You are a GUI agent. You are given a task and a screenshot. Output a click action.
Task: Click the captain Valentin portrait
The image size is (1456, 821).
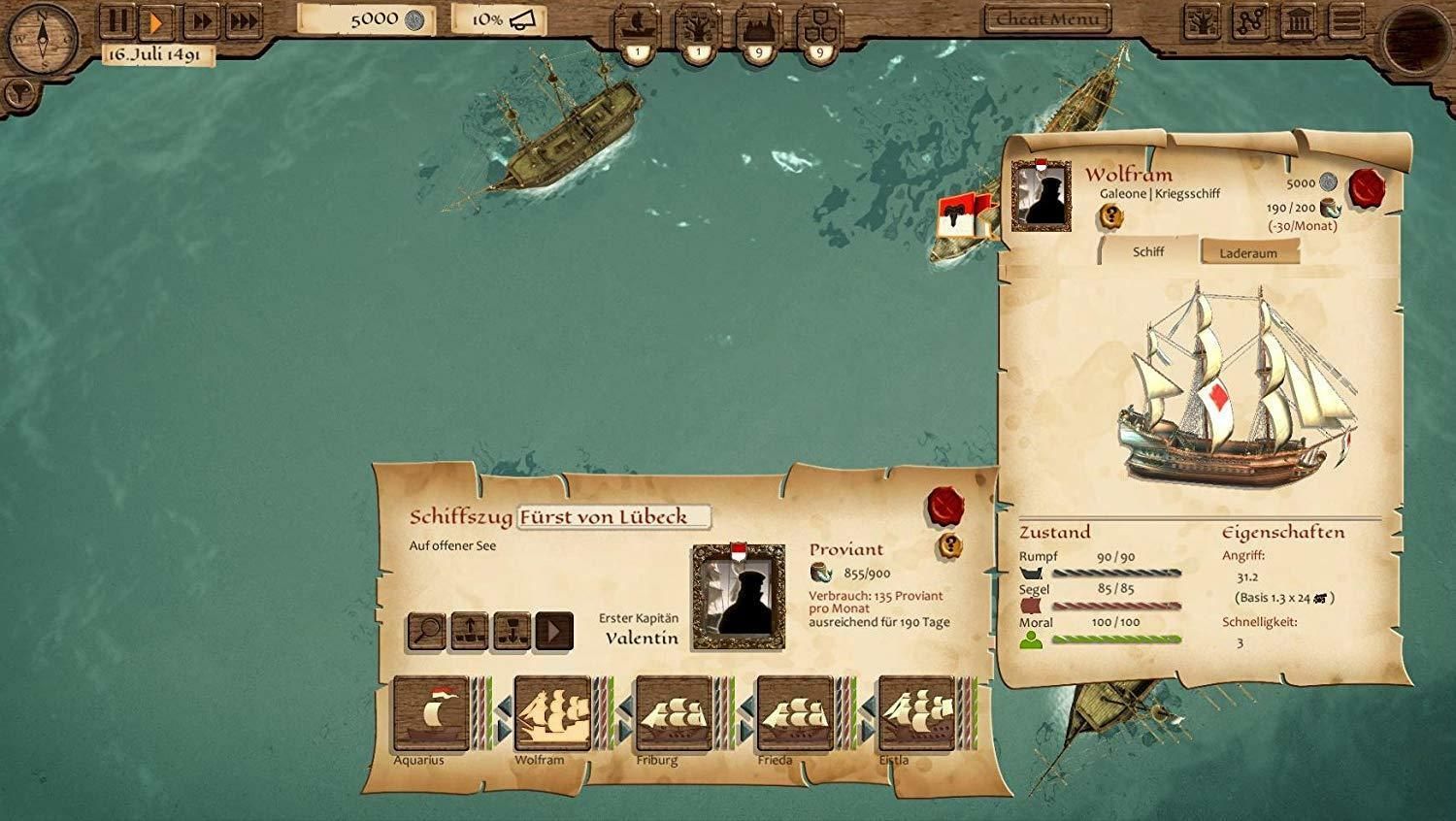pos(738,597)
